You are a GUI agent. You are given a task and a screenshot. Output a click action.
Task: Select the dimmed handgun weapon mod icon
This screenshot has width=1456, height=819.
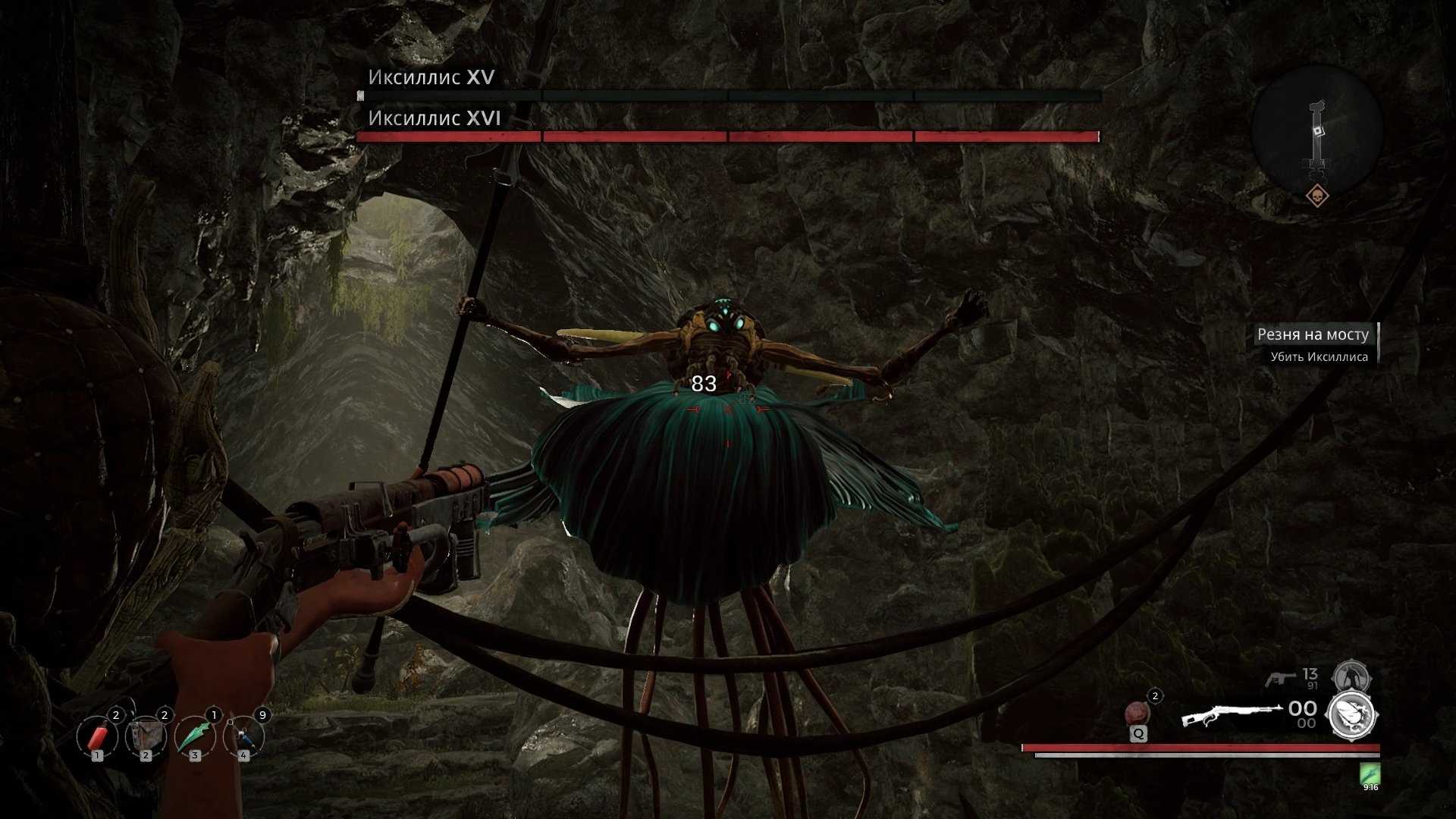pos(1351,676)
